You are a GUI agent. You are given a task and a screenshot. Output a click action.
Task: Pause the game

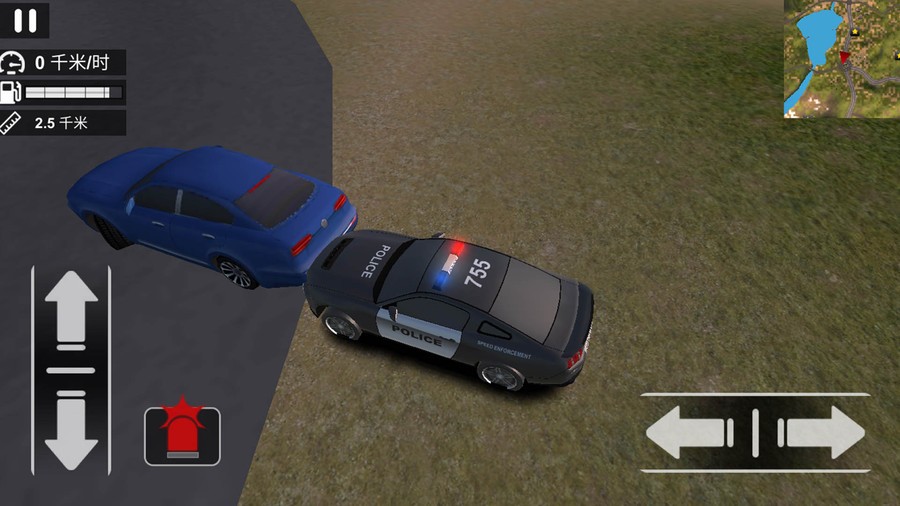(29, 20)
